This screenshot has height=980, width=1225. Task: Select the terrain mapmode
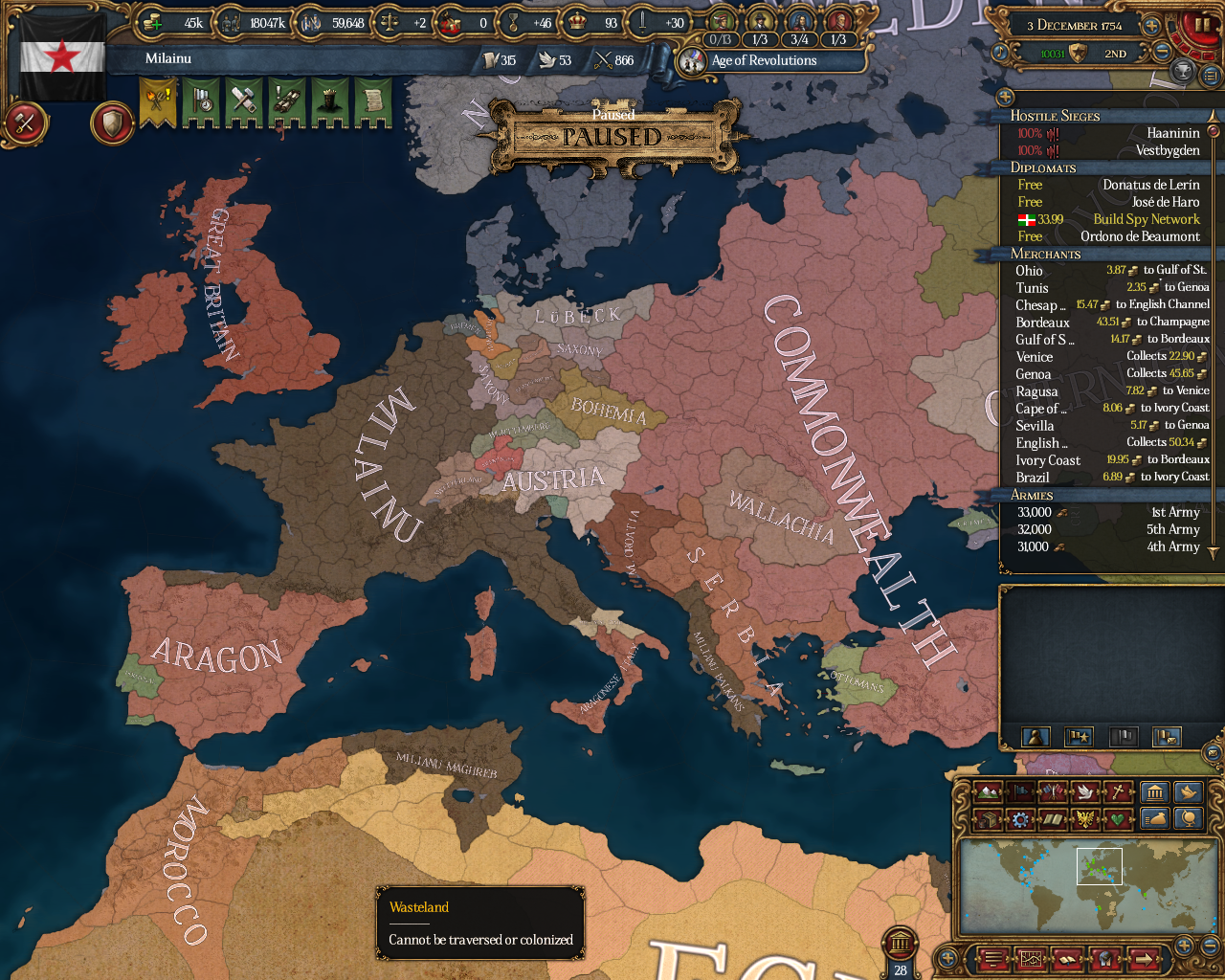986,791
